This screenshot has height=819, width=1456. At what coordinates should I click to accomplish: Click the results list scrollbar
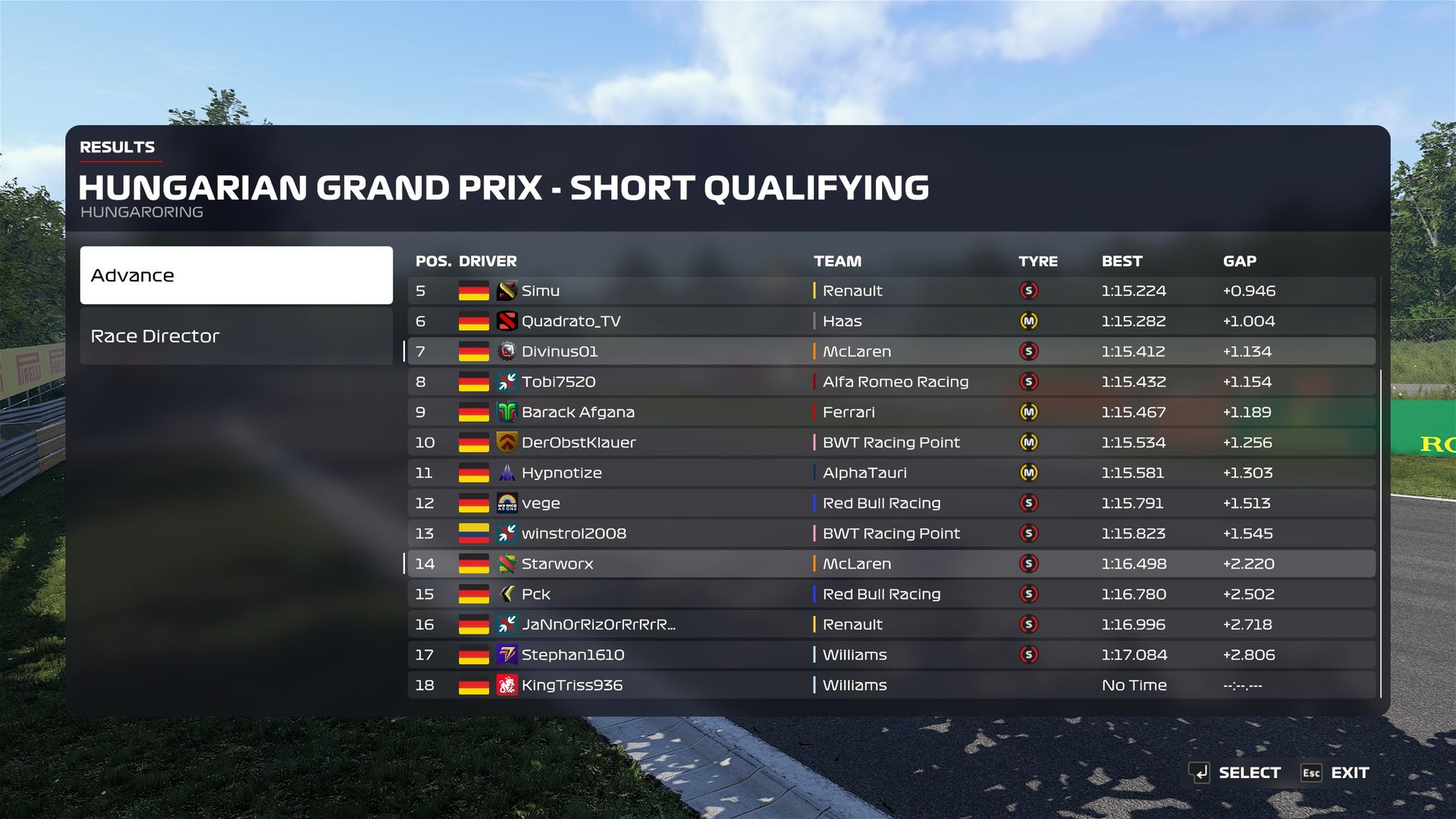click(1381, 531)
